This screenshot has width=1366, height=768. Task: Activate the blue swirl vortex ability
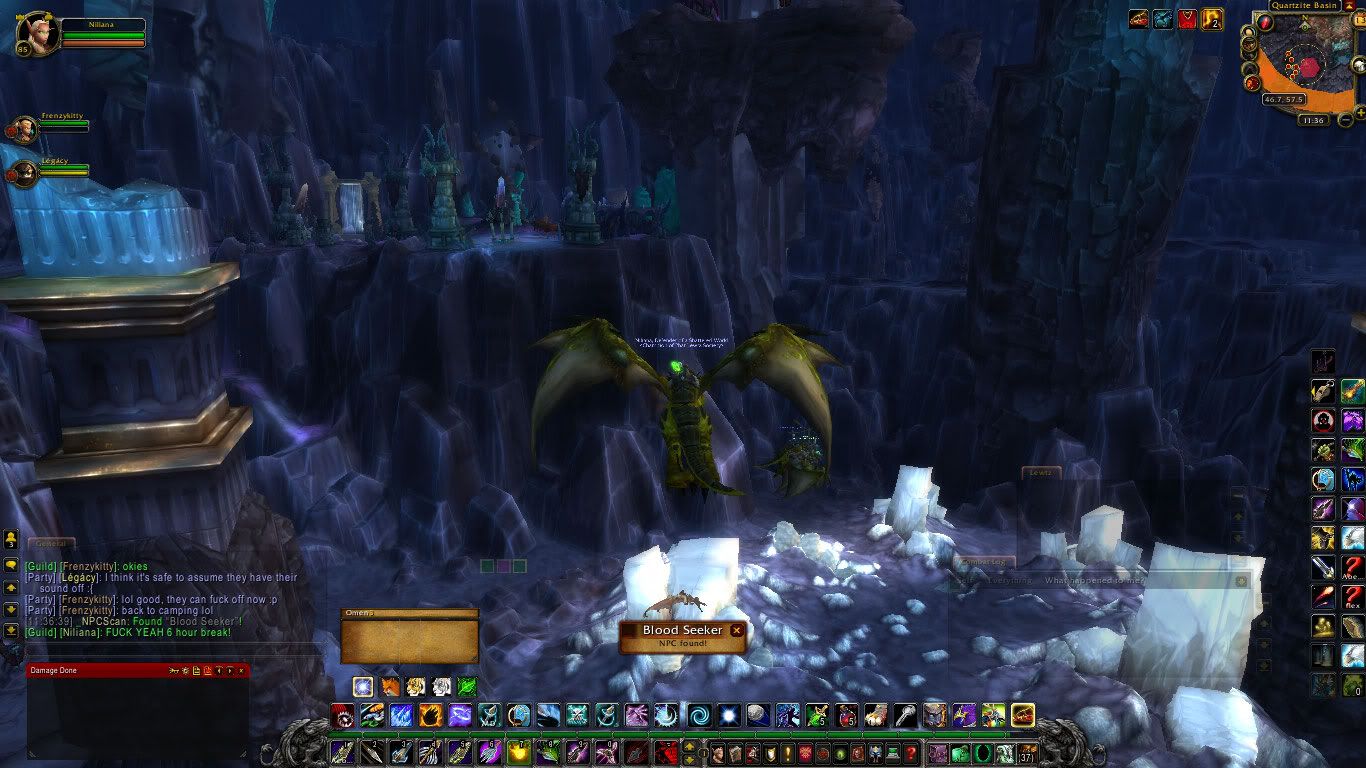[x=697, y=715]
